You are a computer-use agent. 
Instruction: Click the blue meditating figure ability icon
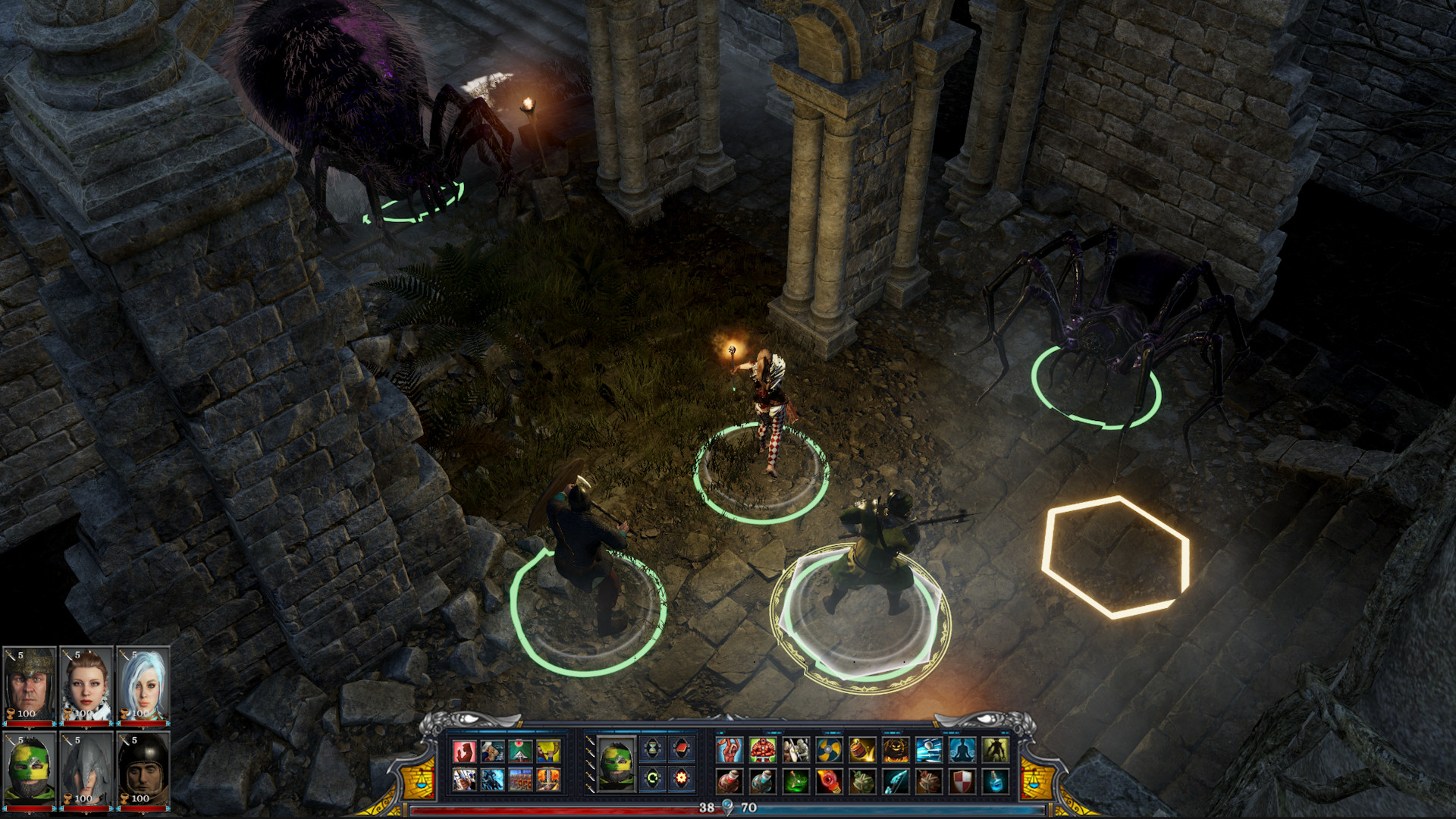(964, 750)
